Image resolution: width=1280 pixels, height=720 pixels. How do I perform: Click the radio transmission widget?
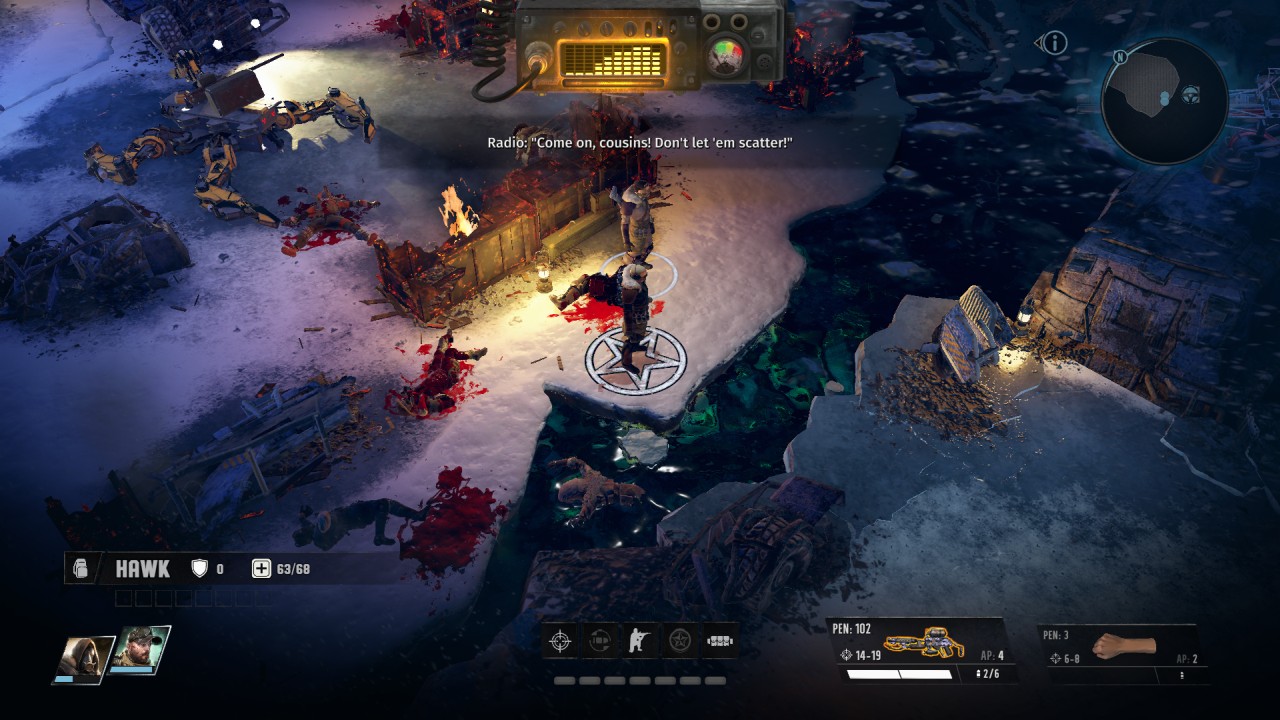click(x=648, y=47)
